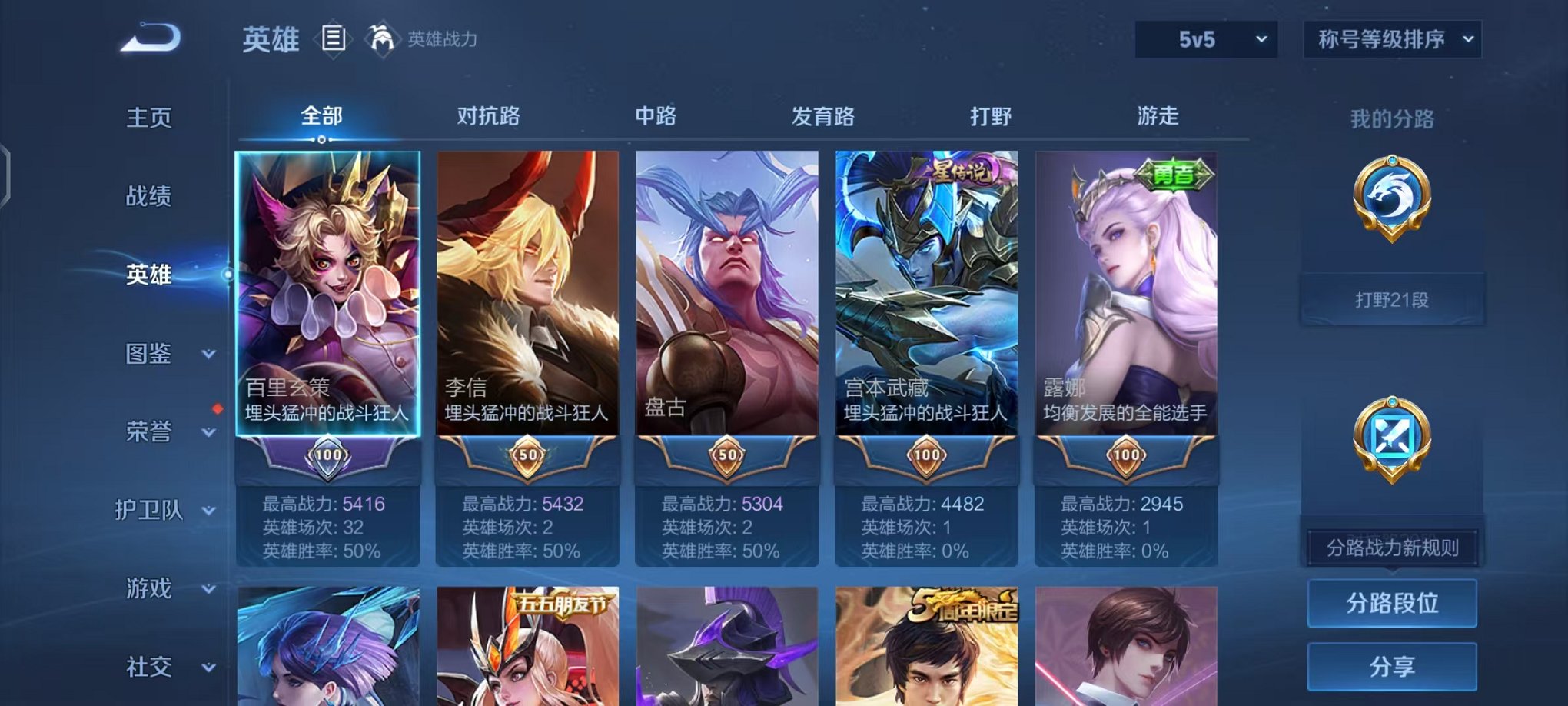Open the 称号等级排序 sorting dropdown
Screen dimensions: 1568x706
coord(1393,37)
